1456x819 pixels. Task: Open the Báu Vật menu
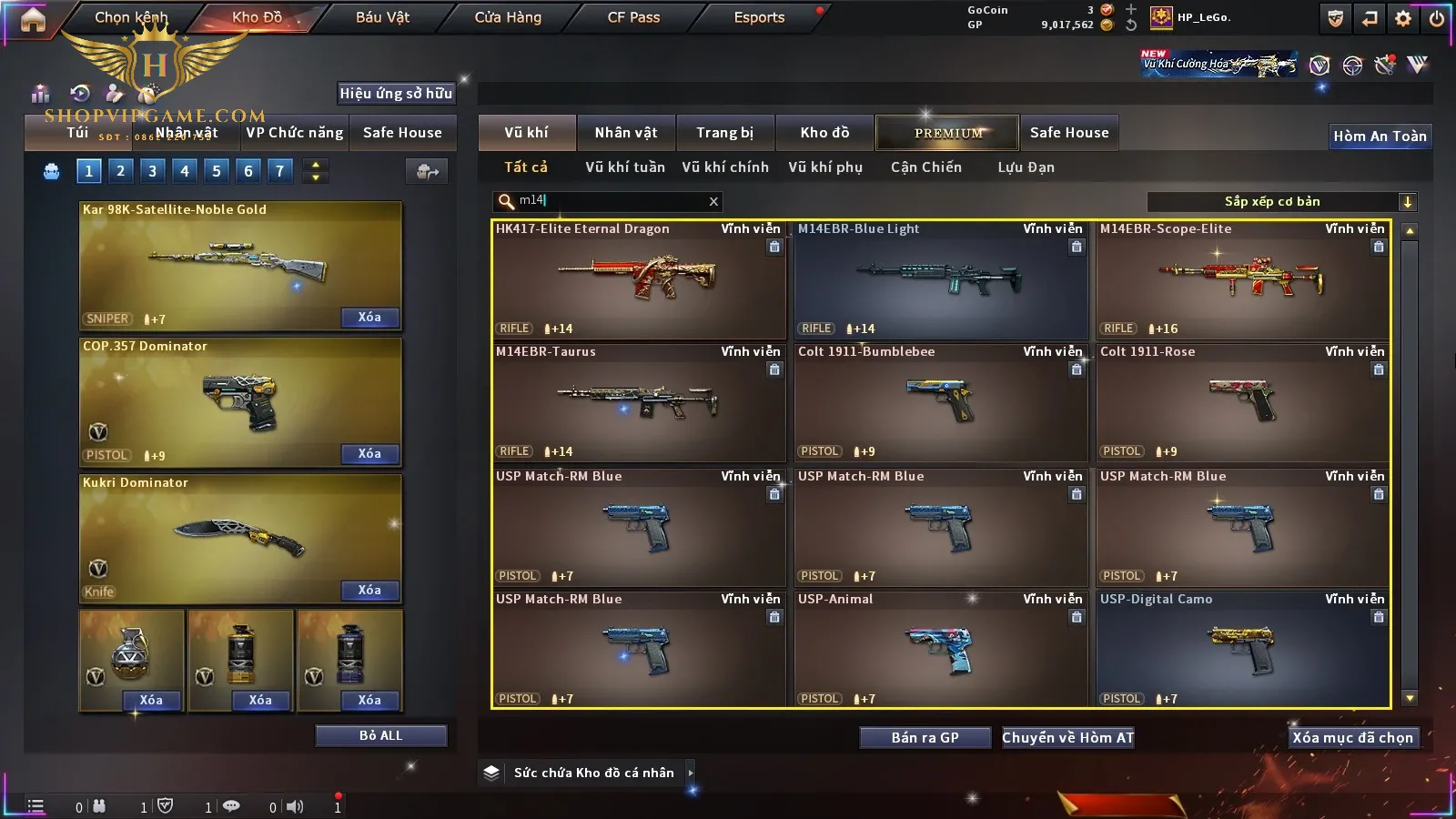[382, 17]
